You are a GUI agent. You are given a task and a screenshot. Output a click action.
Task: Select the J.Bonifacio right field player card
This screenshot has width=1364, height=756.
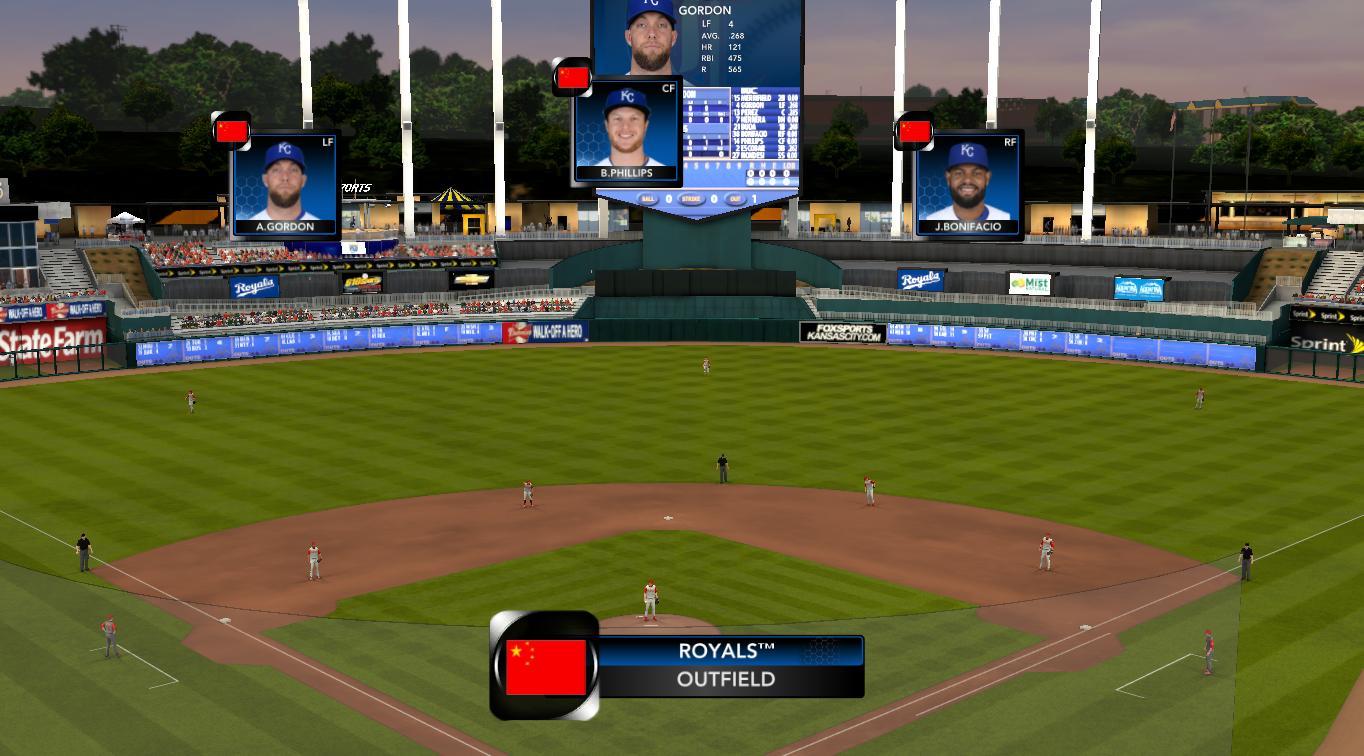coord(967,185)
